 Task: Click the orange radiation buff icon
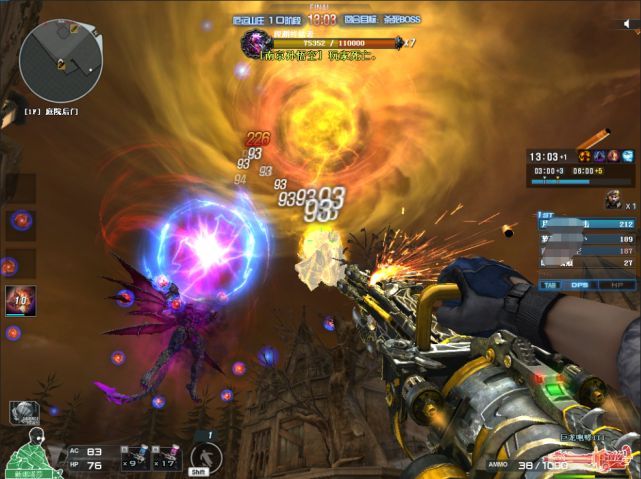click(583, 156)
